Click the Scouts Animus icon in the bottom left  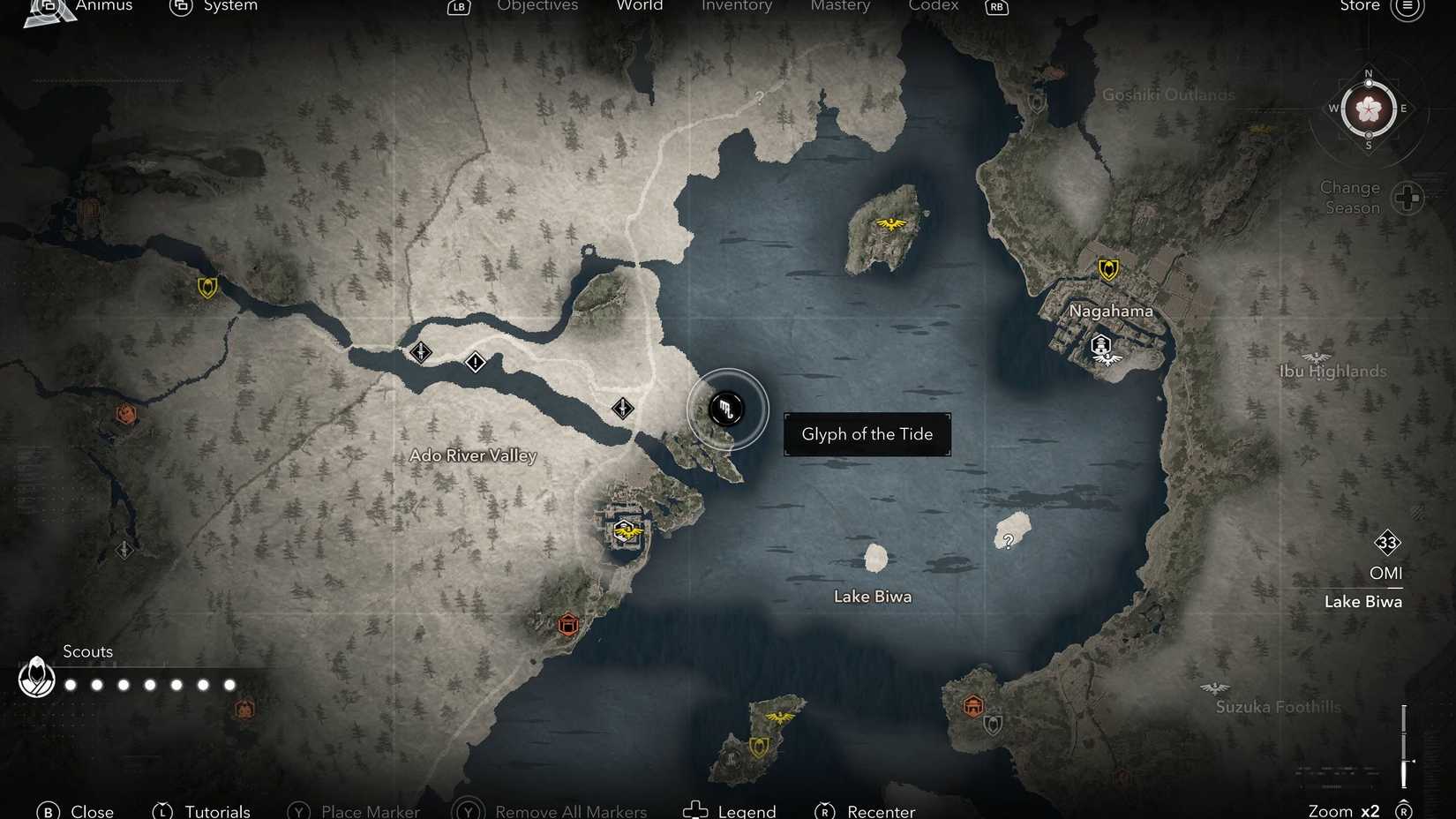pos(36,679)
